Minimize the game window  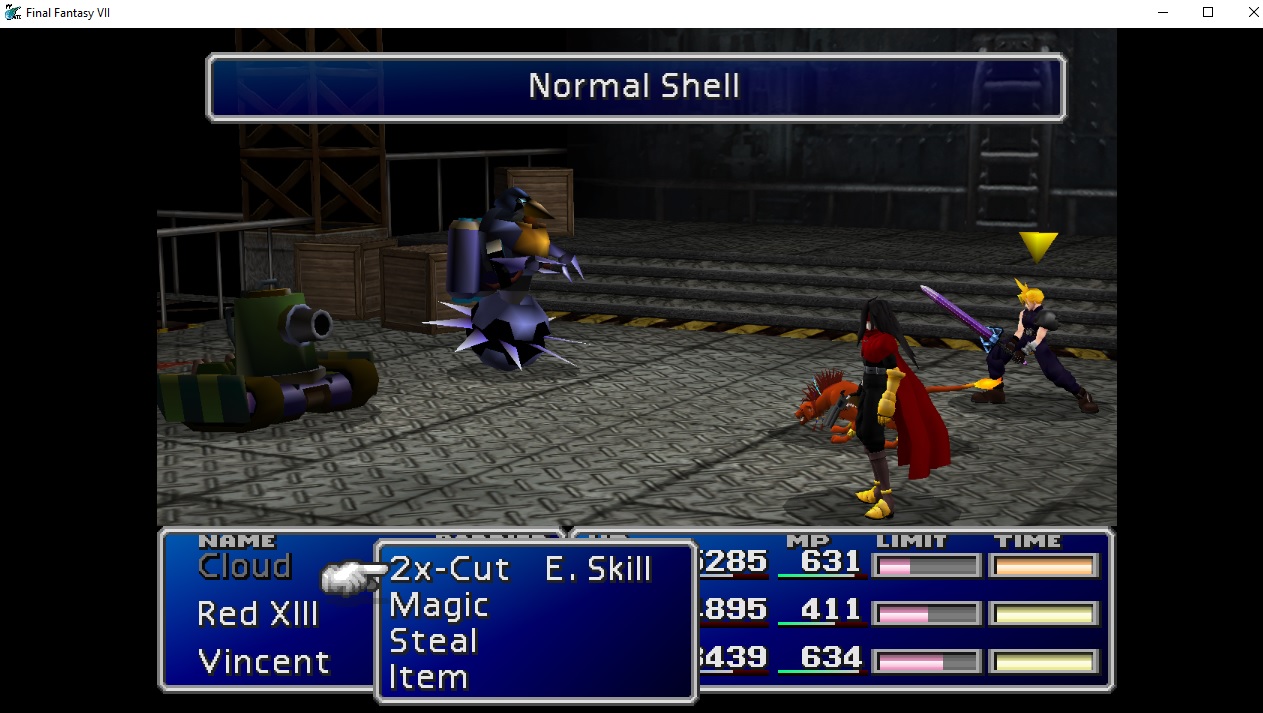(x=1163, y=12)
